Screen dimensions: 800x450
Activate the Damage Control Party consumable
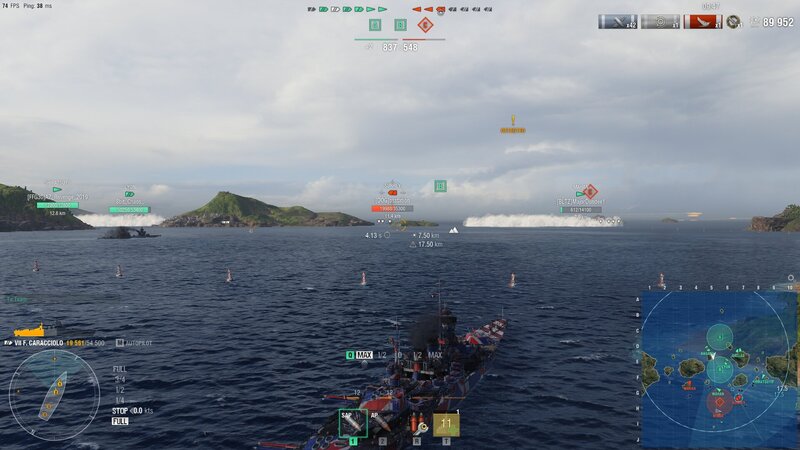[x=416, y=425]
